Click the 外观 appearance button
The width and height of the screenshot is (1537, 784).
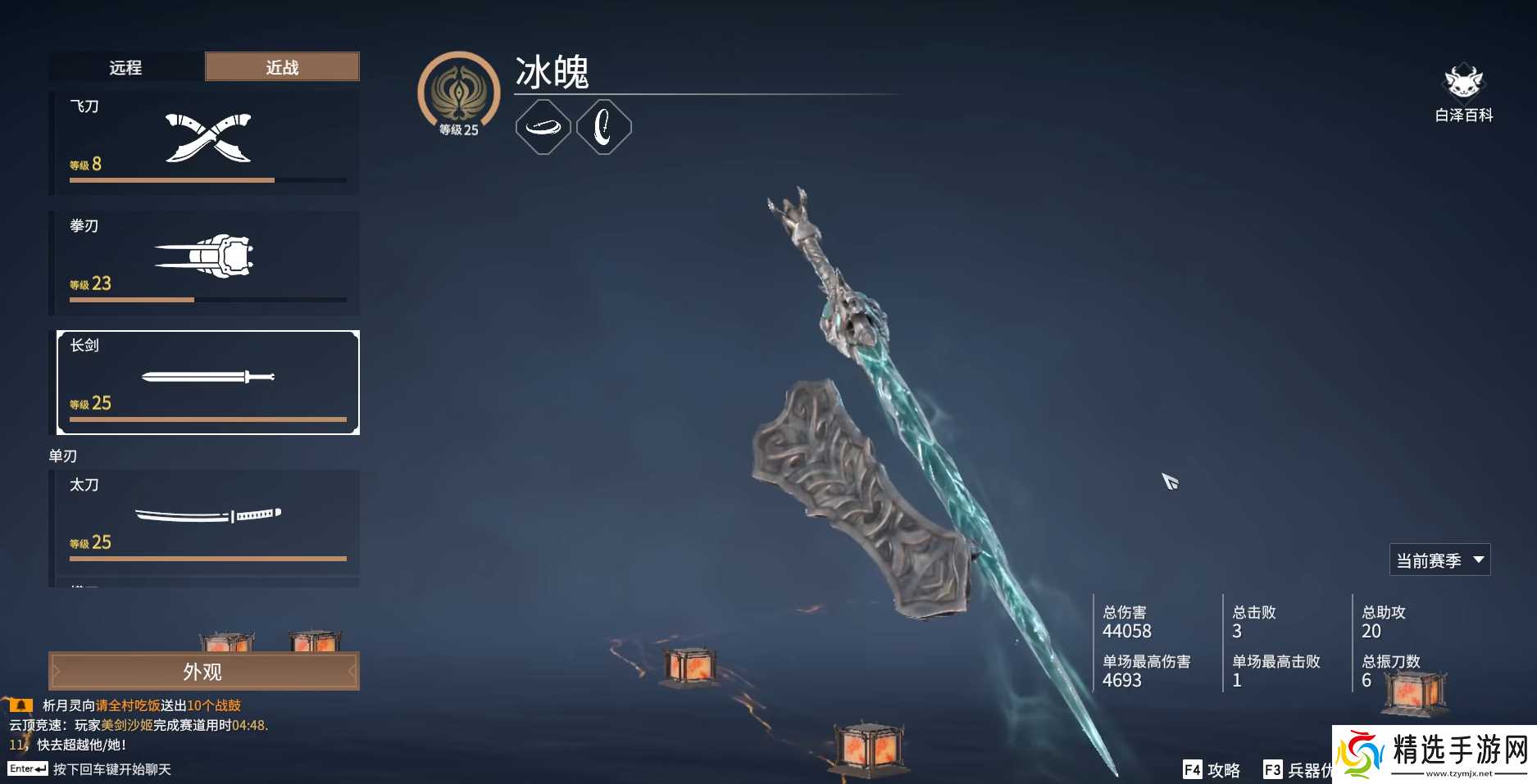pyautogui.click(x=203, y=670)
